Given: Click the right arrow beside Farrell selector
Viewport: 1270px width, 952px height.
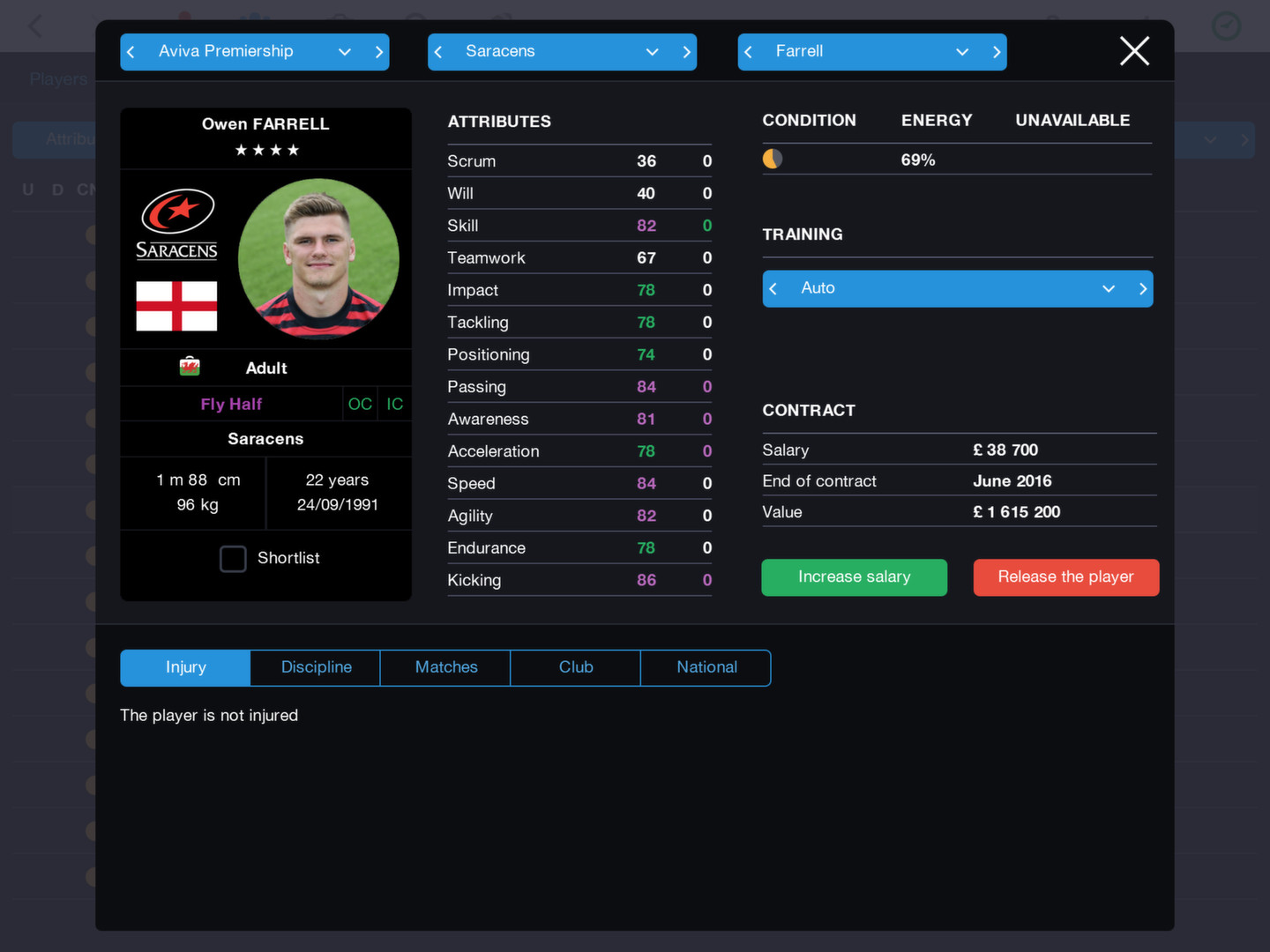Looking at the screenshot, I should [x=996, y=51].
